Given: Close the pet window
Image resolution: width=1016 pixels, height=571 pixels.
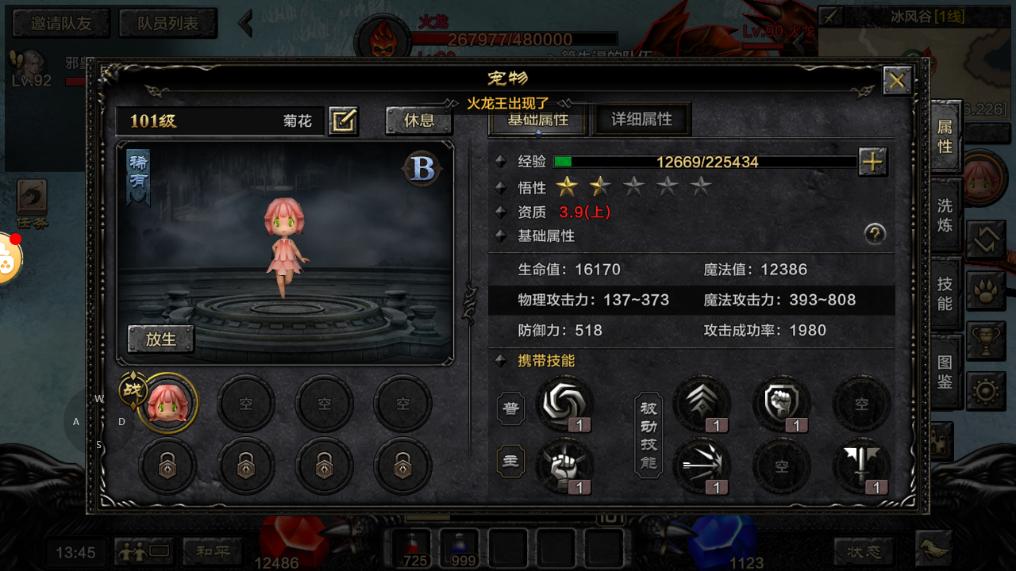Looking at the screenshot, I should click(896, 81).
